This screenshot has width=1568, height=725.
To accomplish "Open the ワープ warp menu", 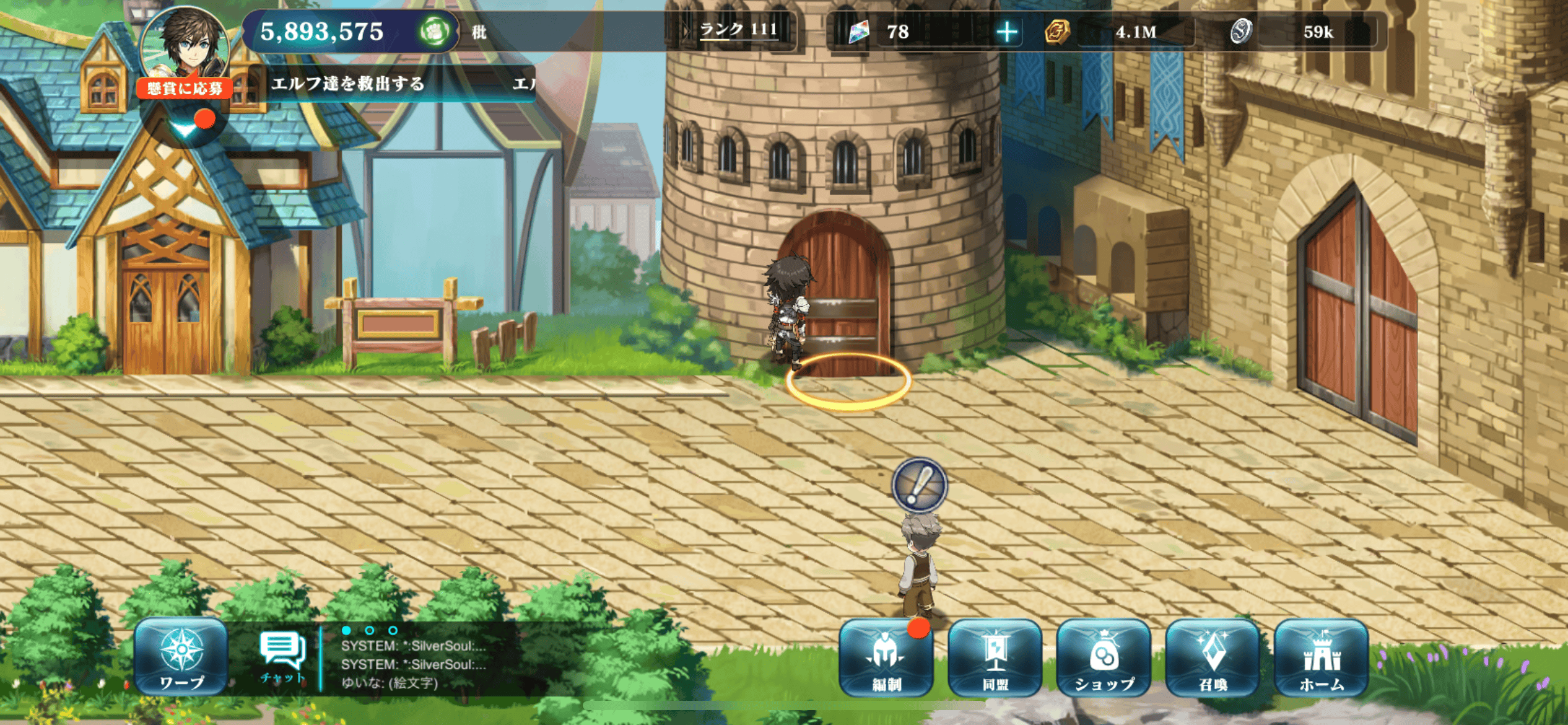I will [x=181, y=658].
